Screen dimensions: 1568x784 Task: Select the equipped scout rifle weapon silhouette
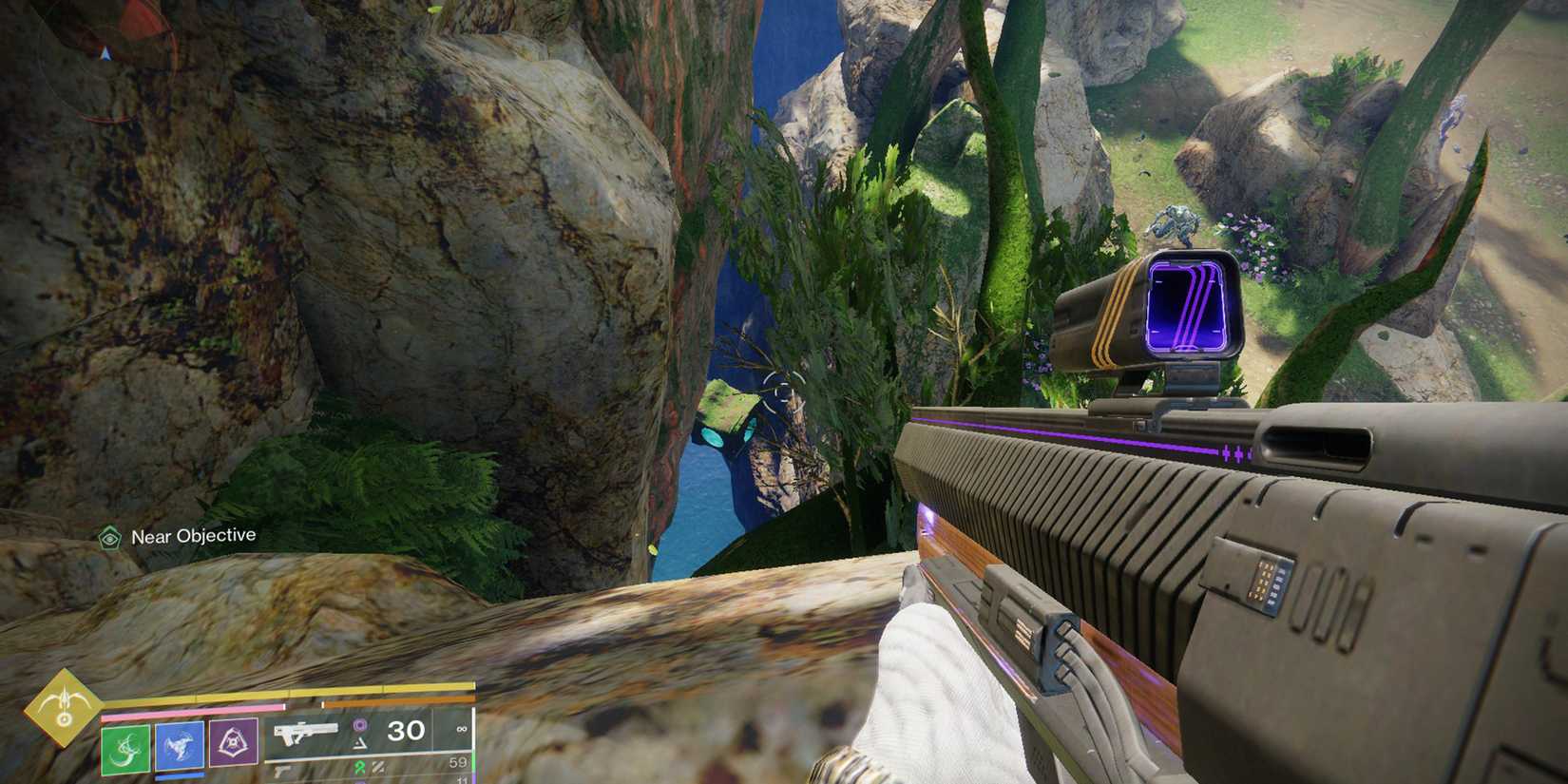[x=304, y=730]
